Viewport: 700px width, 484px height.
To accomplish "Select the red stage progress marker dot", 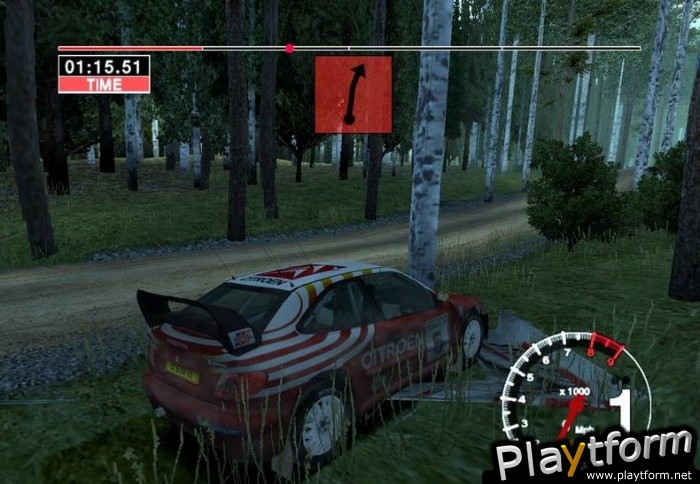I will (289, 48).
